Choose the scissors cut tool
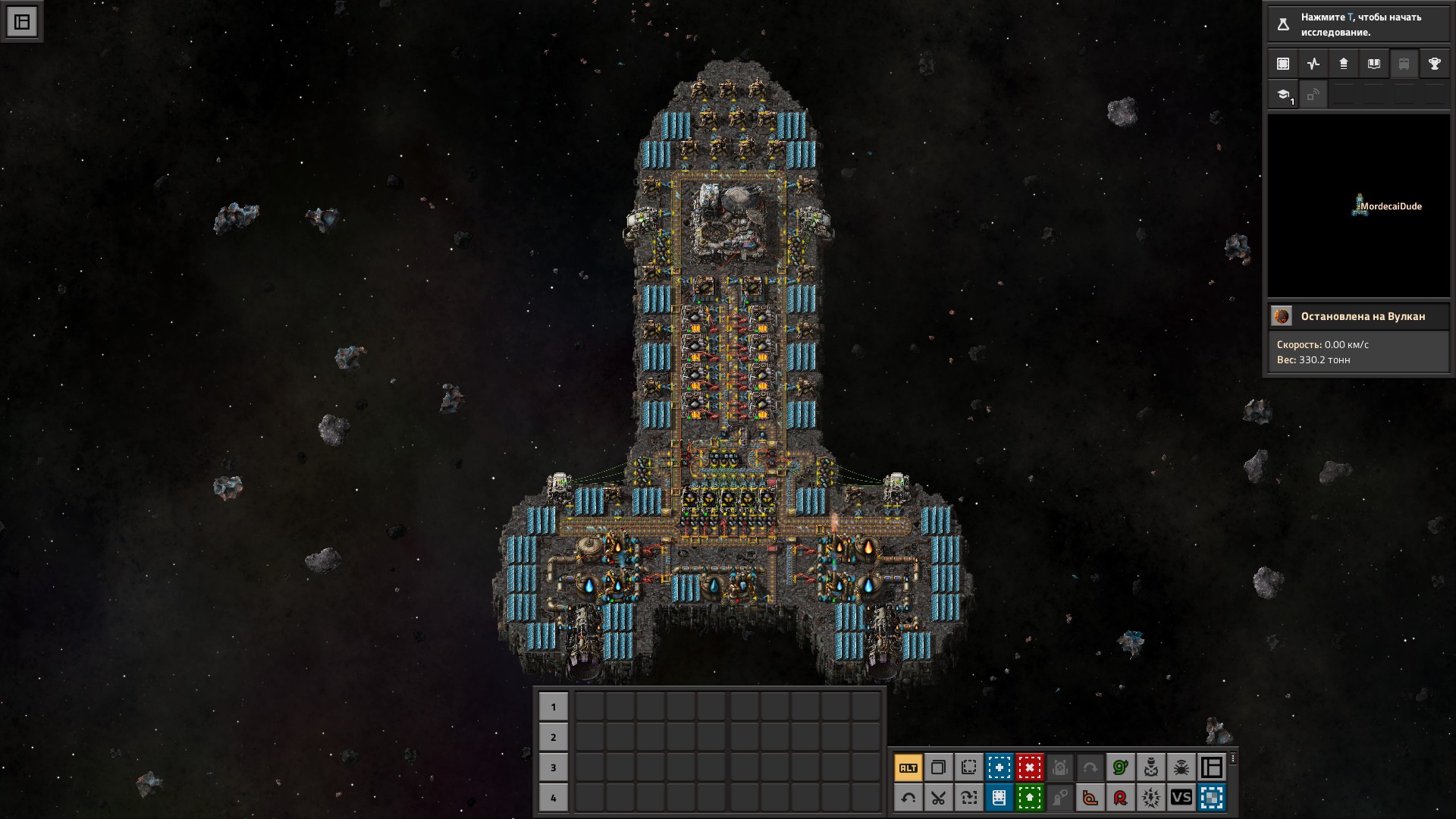Screen dimensions: 1456x819 pyautogui.click(x=938, y=798)
